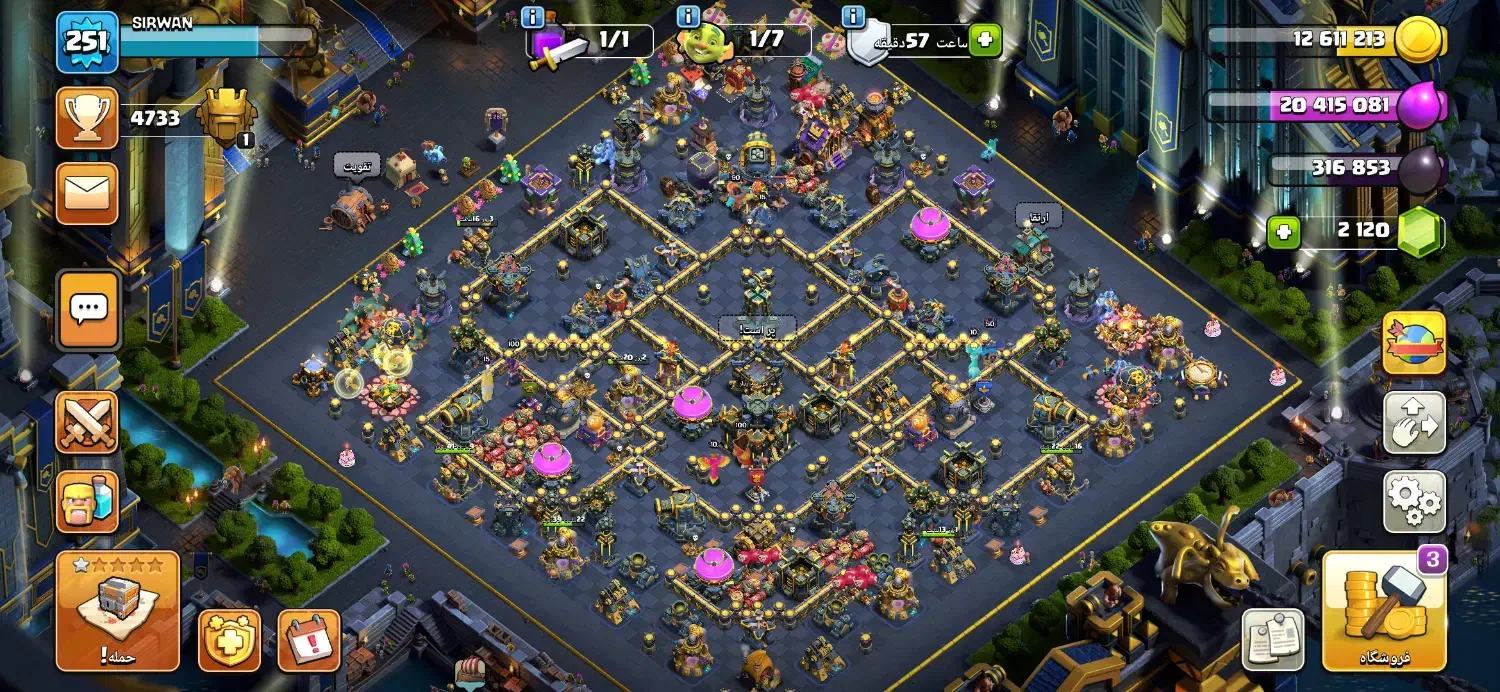Add gems with the green plus button
The height and width of the screenshot is (692, 1500).
pyautogui.click(x=1284, y=232)
